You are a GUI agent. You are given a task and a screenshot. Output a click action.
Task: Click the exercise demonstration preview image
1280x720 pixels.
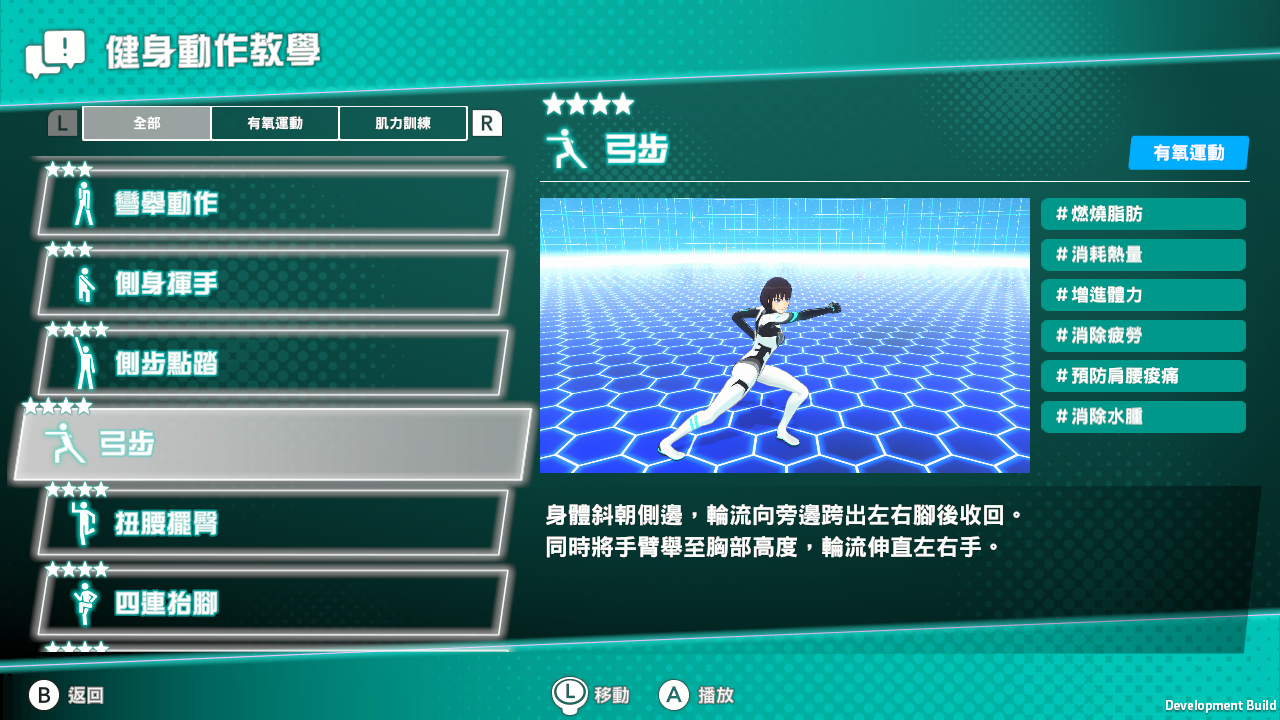tap(785, 335)
